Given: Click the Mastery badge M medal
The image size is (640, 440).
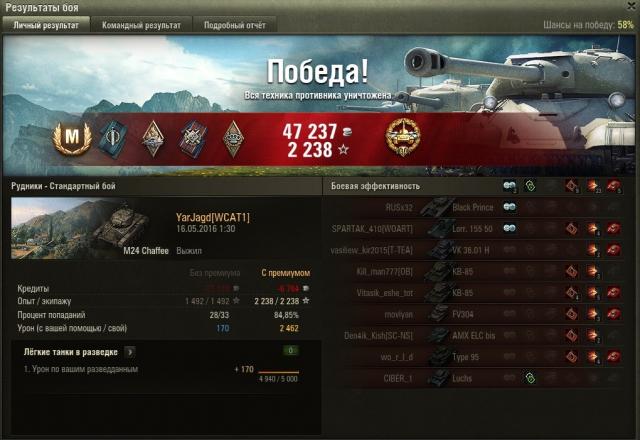Looking at the screenshot, I should coord(71,137).
